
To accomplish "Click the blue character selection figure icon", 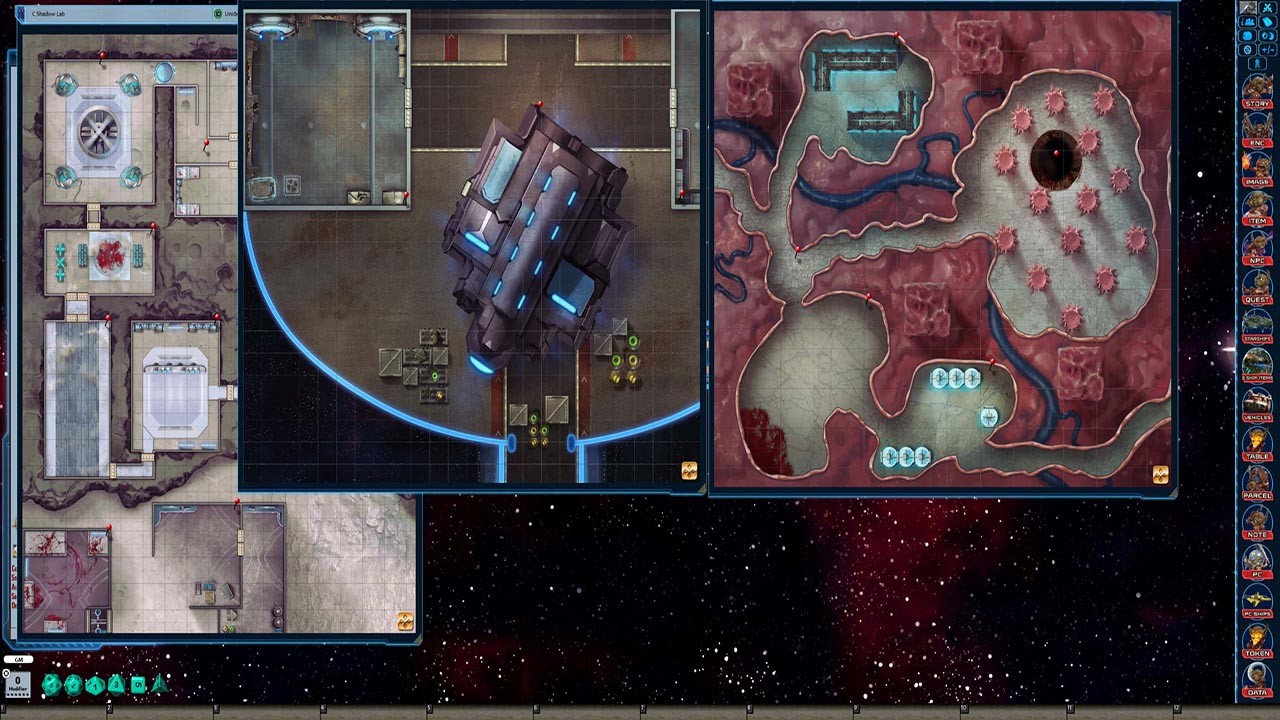I will pos(1257,62).
